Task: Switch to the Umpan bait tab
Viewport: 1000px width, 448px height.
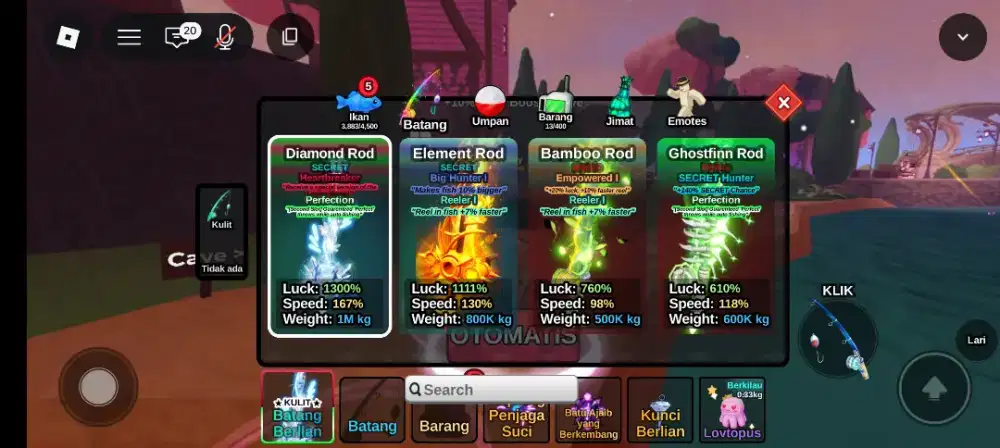Action: click(490, 105)
